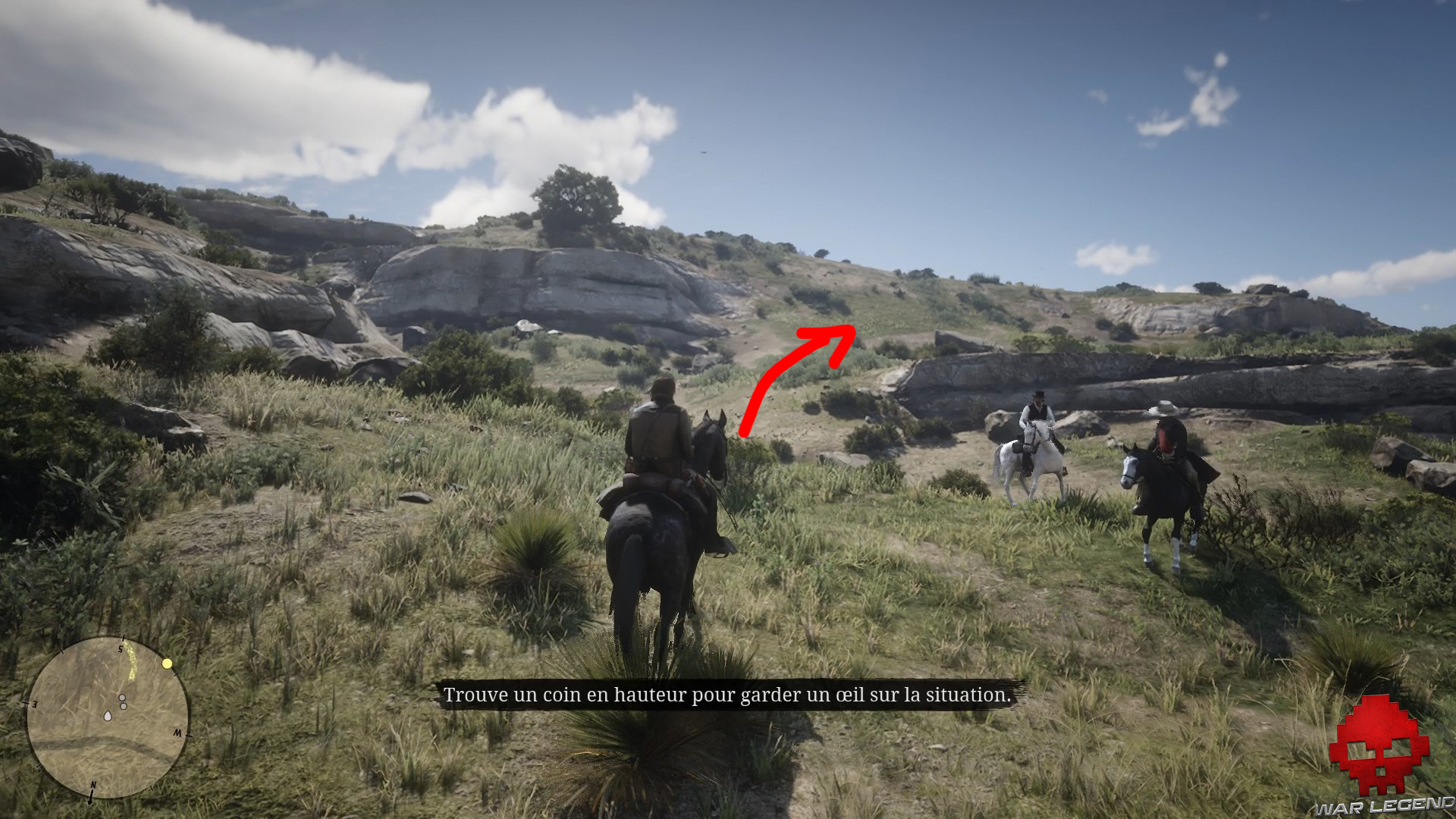Select the yellow mission blip on the minimap
1456x819 pixels.
tap(167, 664)
